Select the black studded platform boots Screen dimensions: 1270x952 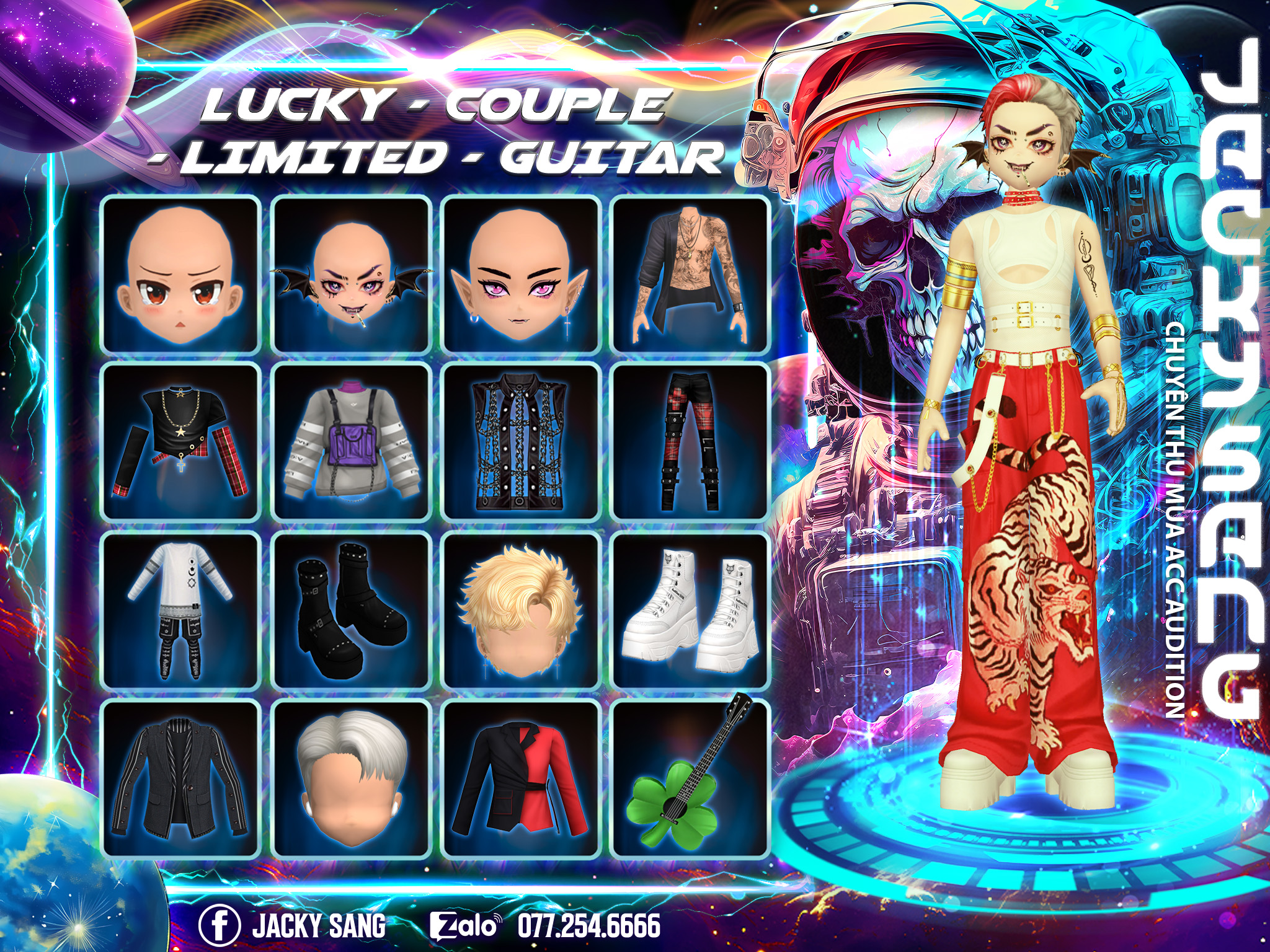point(352,610)
